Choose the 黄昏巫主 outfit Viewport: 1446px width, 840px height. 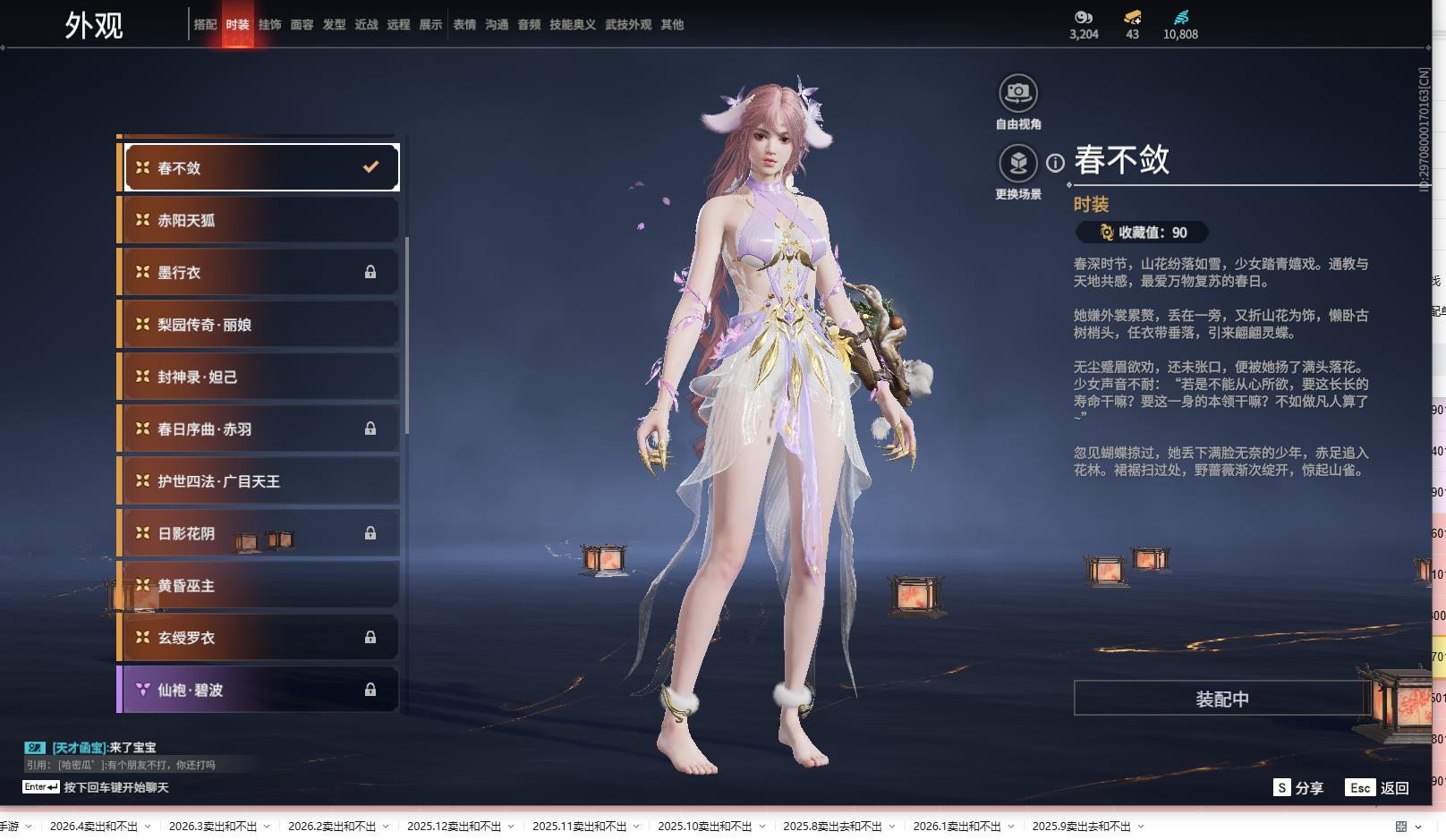coord(259,586)
